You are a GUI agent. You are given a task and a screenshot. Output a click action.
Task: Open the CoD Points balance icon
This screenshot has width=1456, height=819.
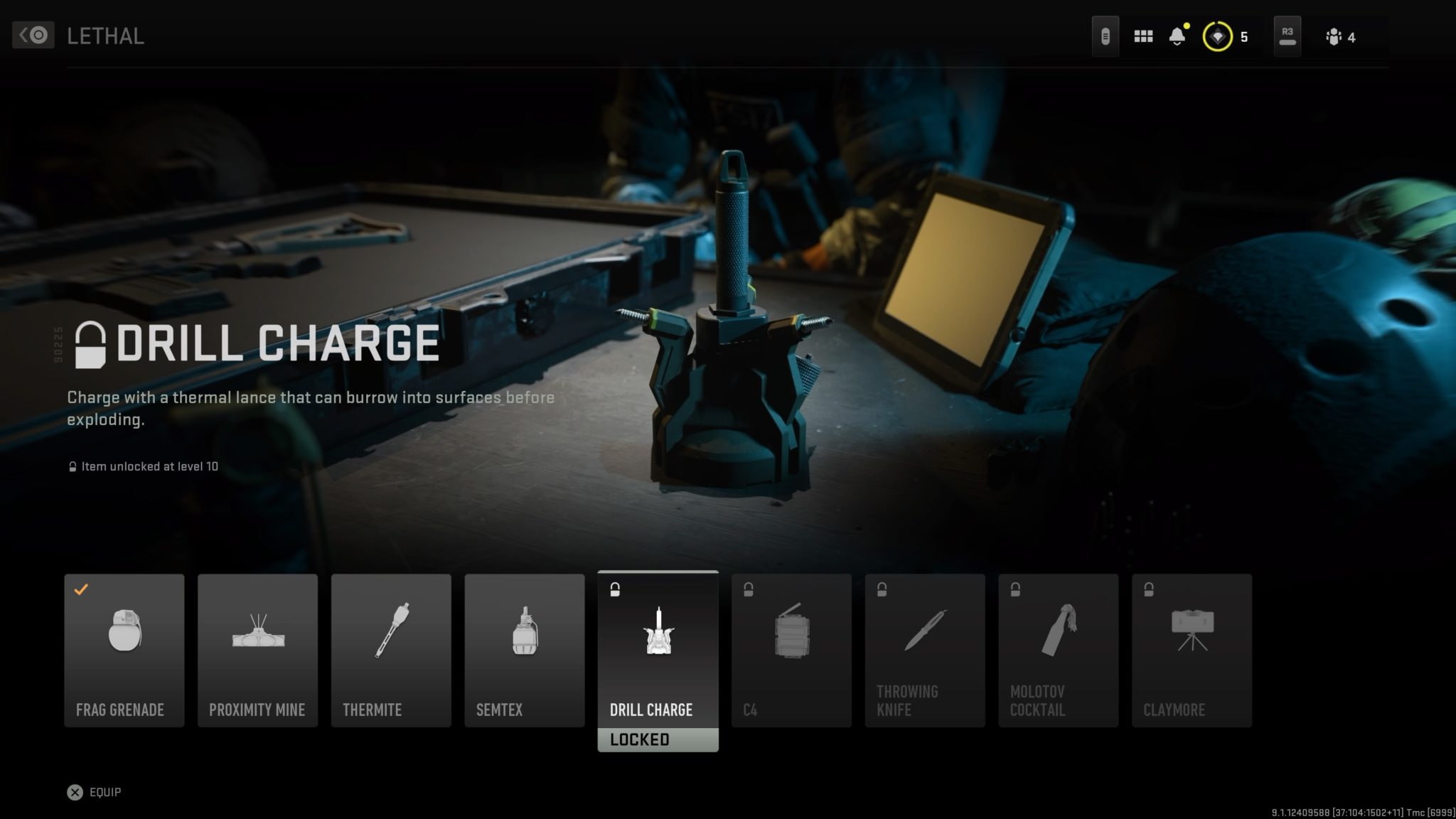click(x=1217, y=36)
